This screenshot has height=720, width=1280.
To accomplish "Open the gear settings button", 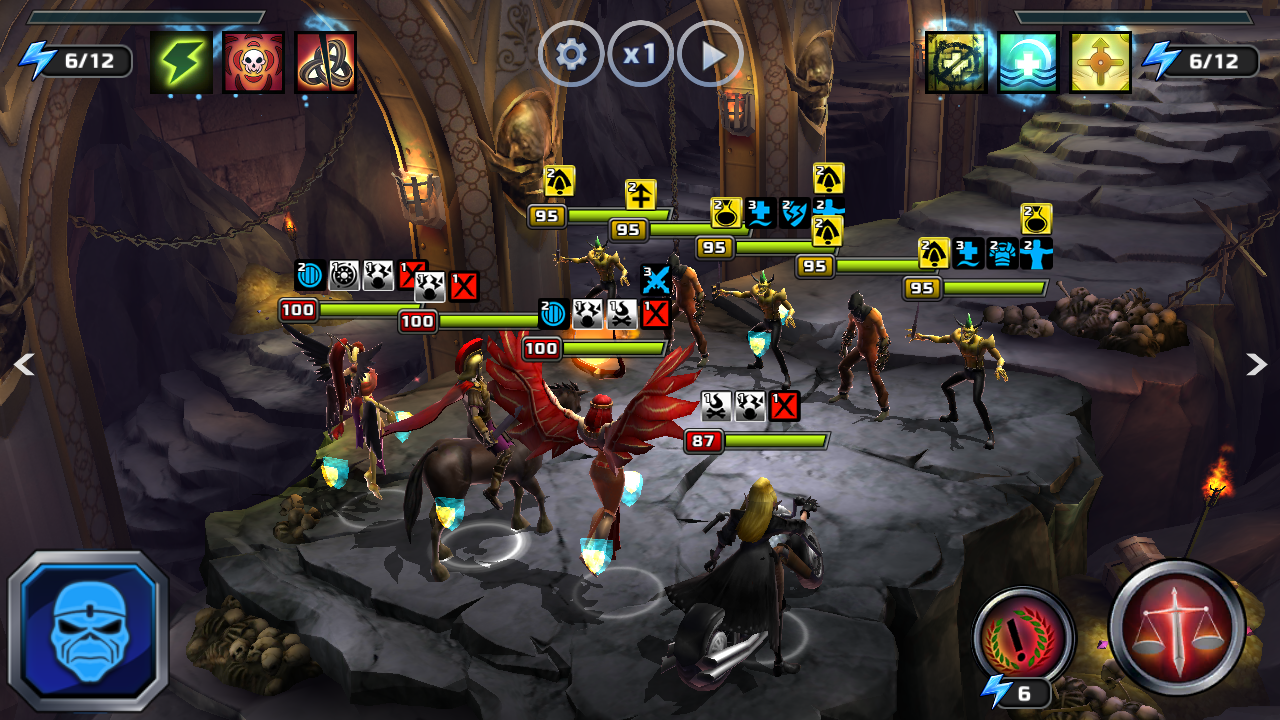I will 571,54.
